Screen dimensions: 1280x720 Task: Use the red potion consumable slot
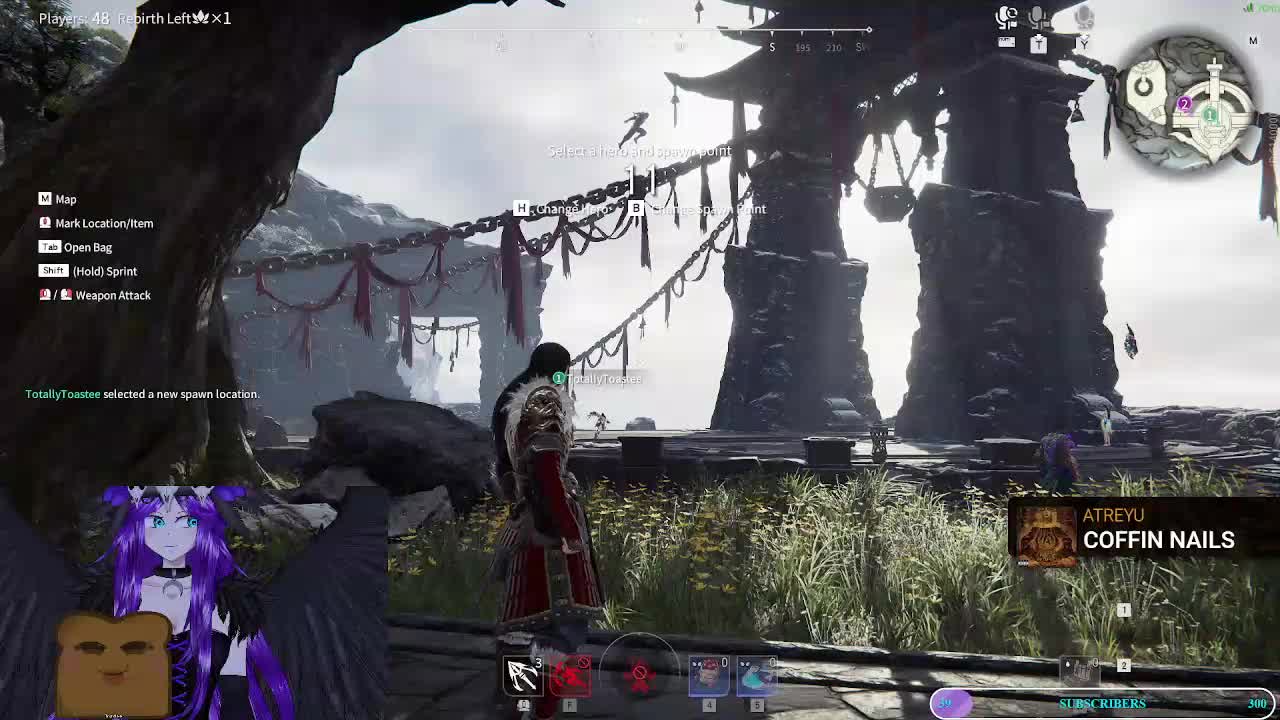(709, 676)
